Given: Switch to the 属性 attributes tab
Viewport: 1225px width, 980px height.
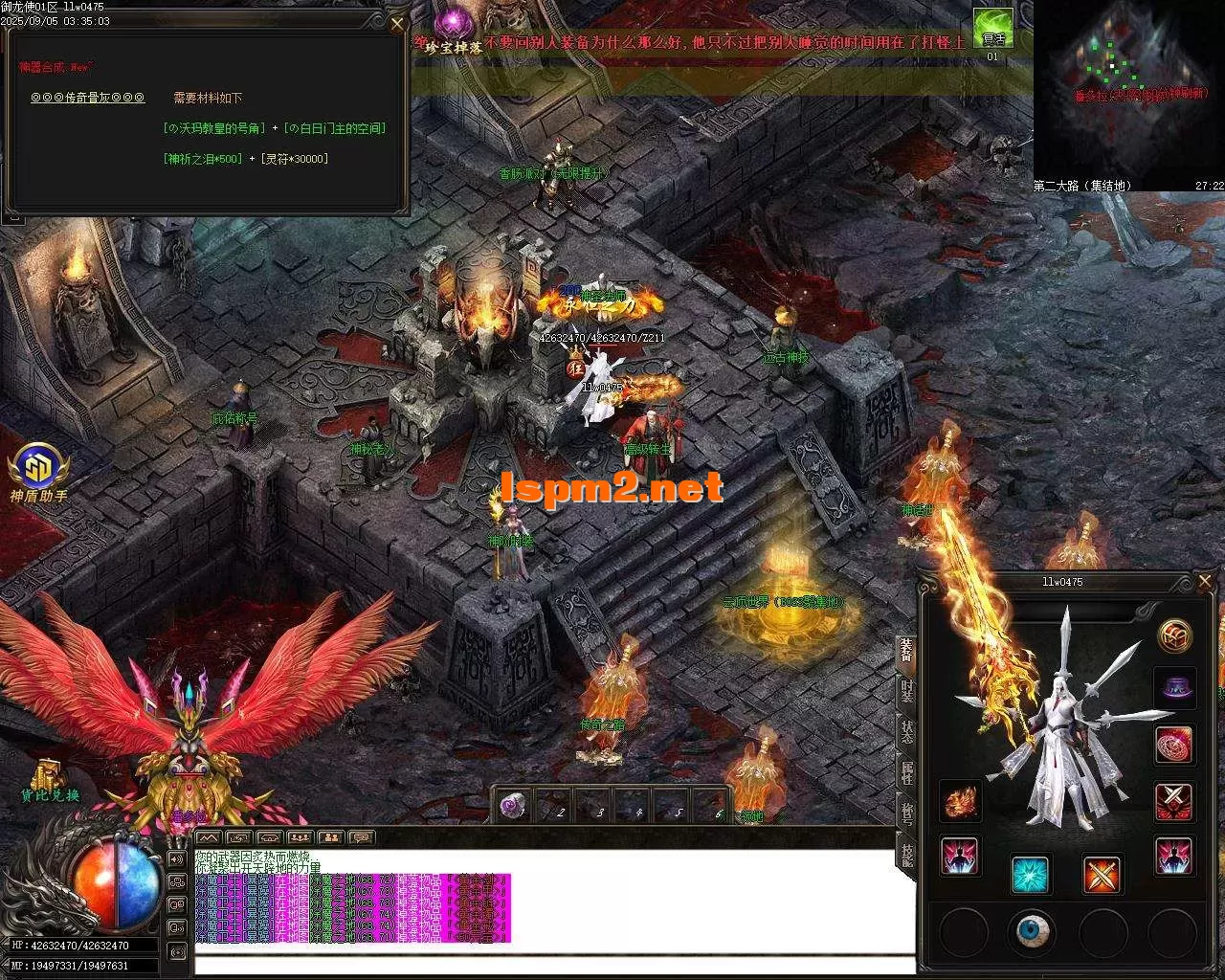Looking at the screenshot, I should click(x=905, y=771).
